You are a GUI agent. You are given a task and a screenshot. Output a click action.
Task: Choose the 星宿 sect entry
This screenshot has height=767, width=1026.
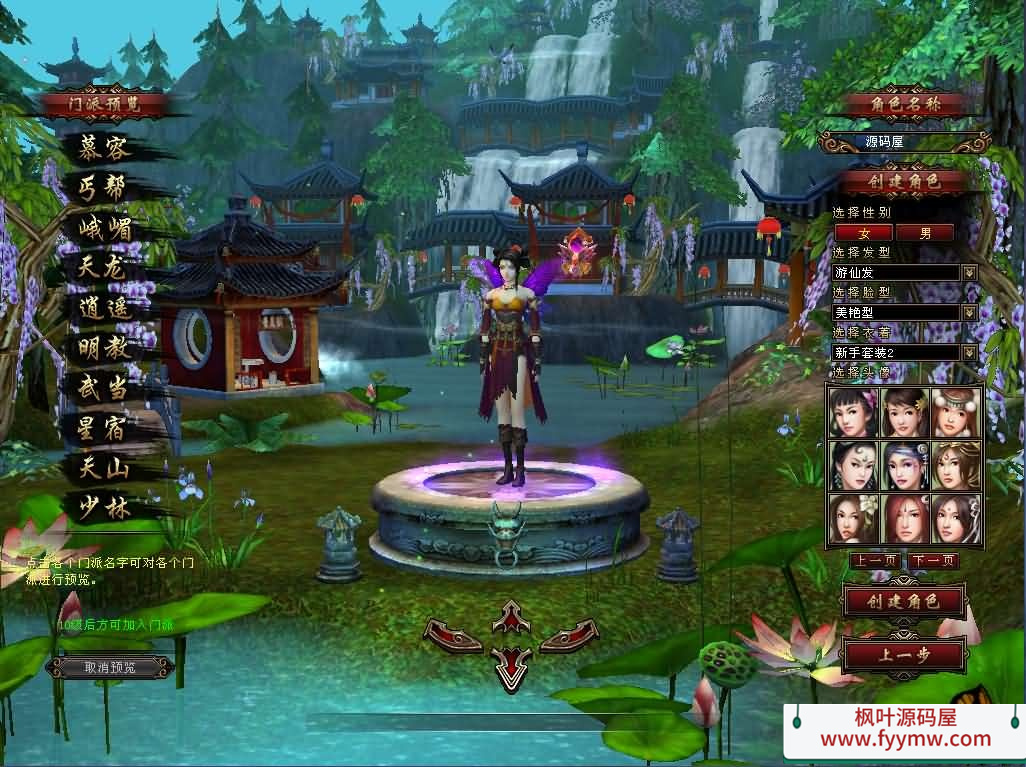[x=104, y=427]
